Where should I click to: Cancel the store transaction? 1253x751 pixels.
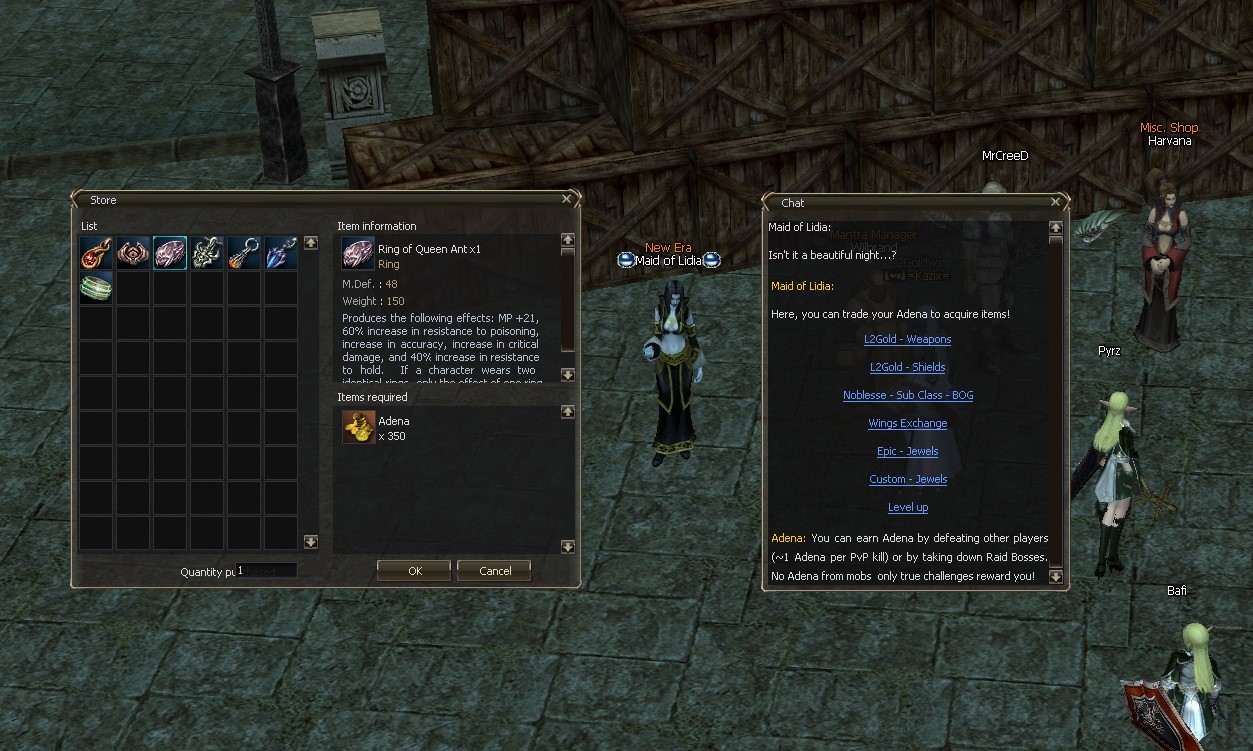pos(494,571)
